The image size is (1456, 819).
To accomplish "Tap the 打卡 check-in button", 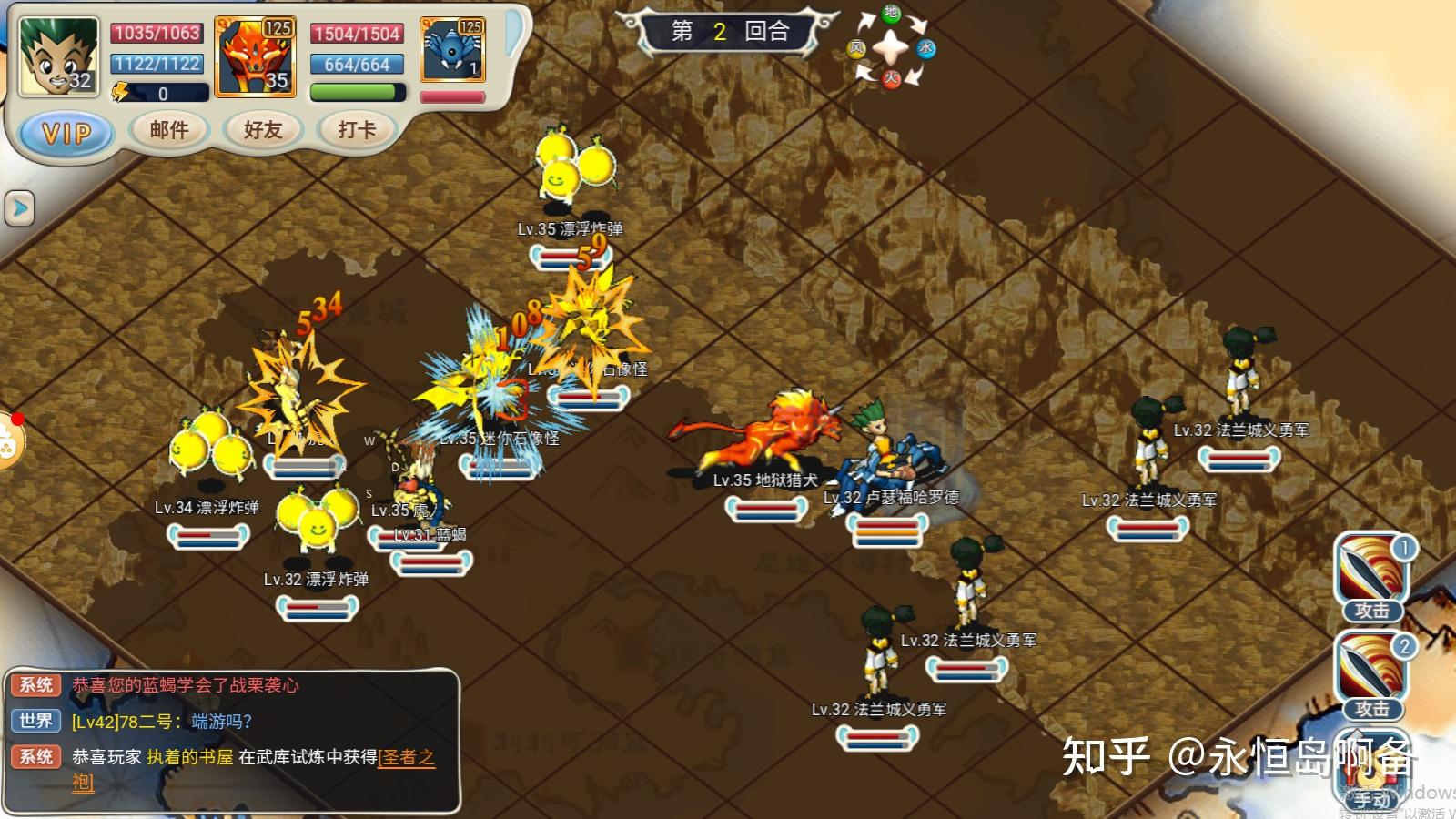I will [x=357, y=130].
